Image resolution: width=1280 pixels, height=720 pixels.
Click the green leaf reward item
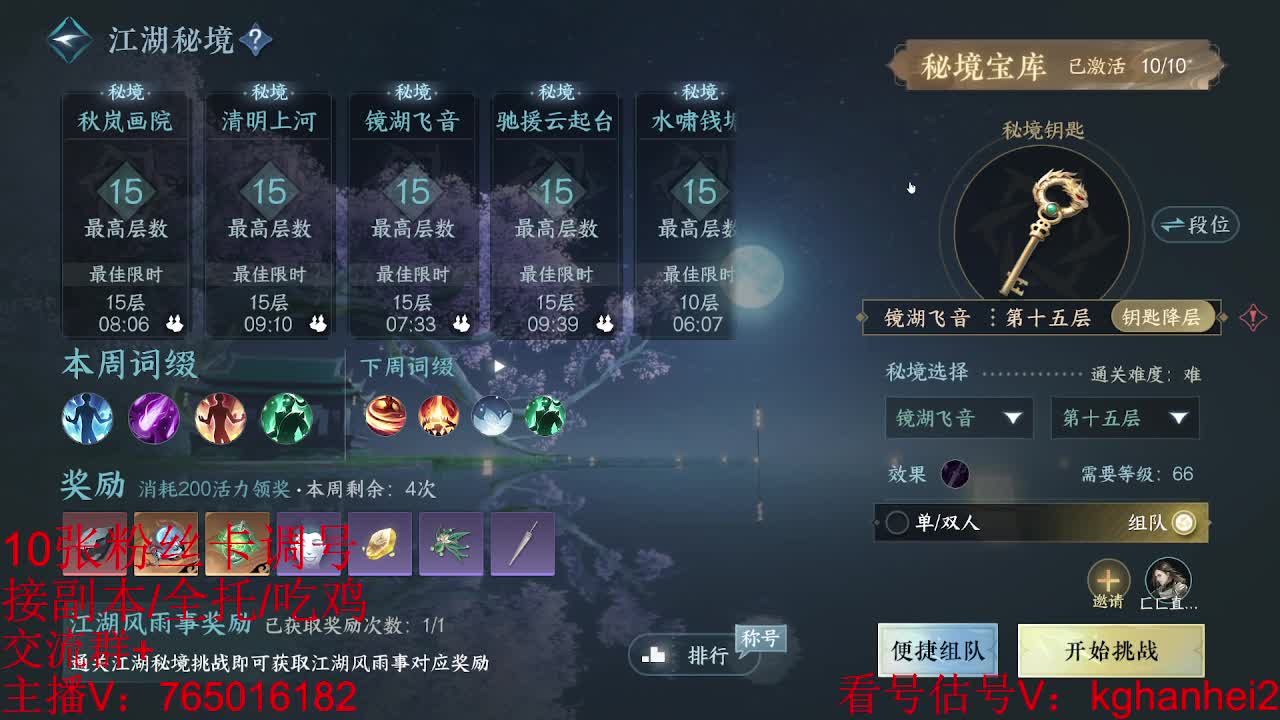point(452,543)
